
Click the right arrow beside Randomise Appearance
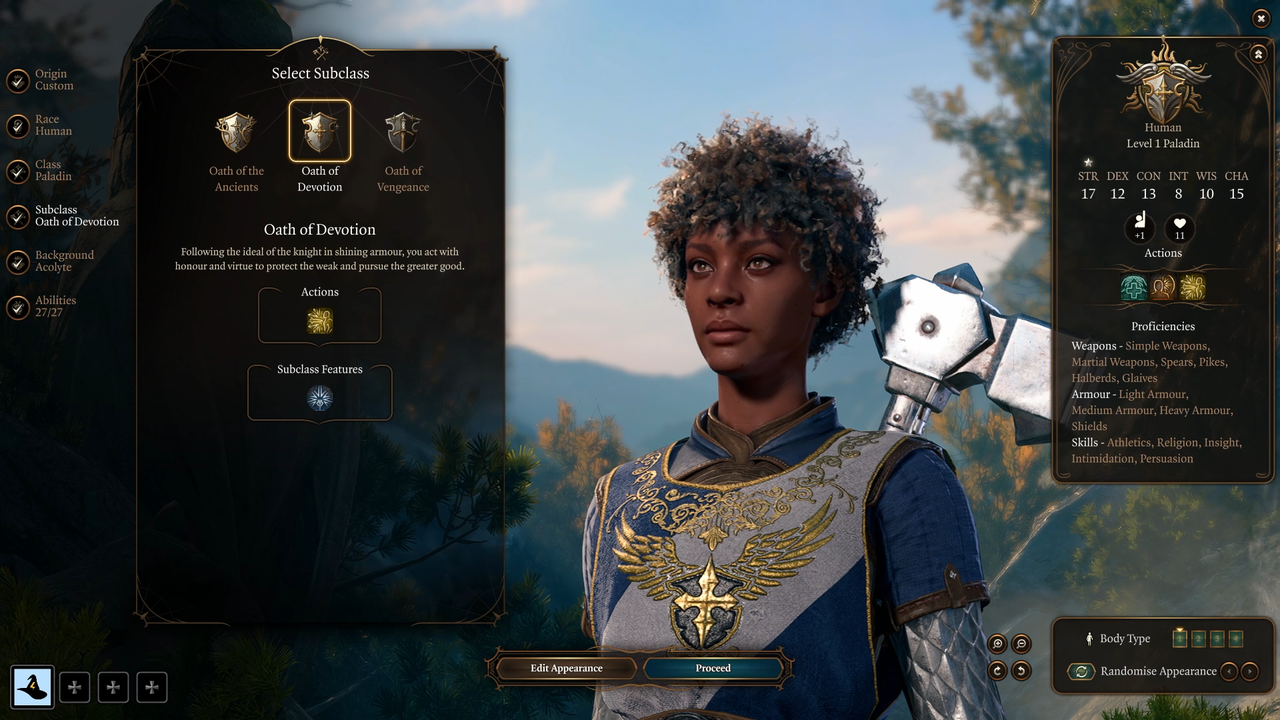(x=1249, y=671)
